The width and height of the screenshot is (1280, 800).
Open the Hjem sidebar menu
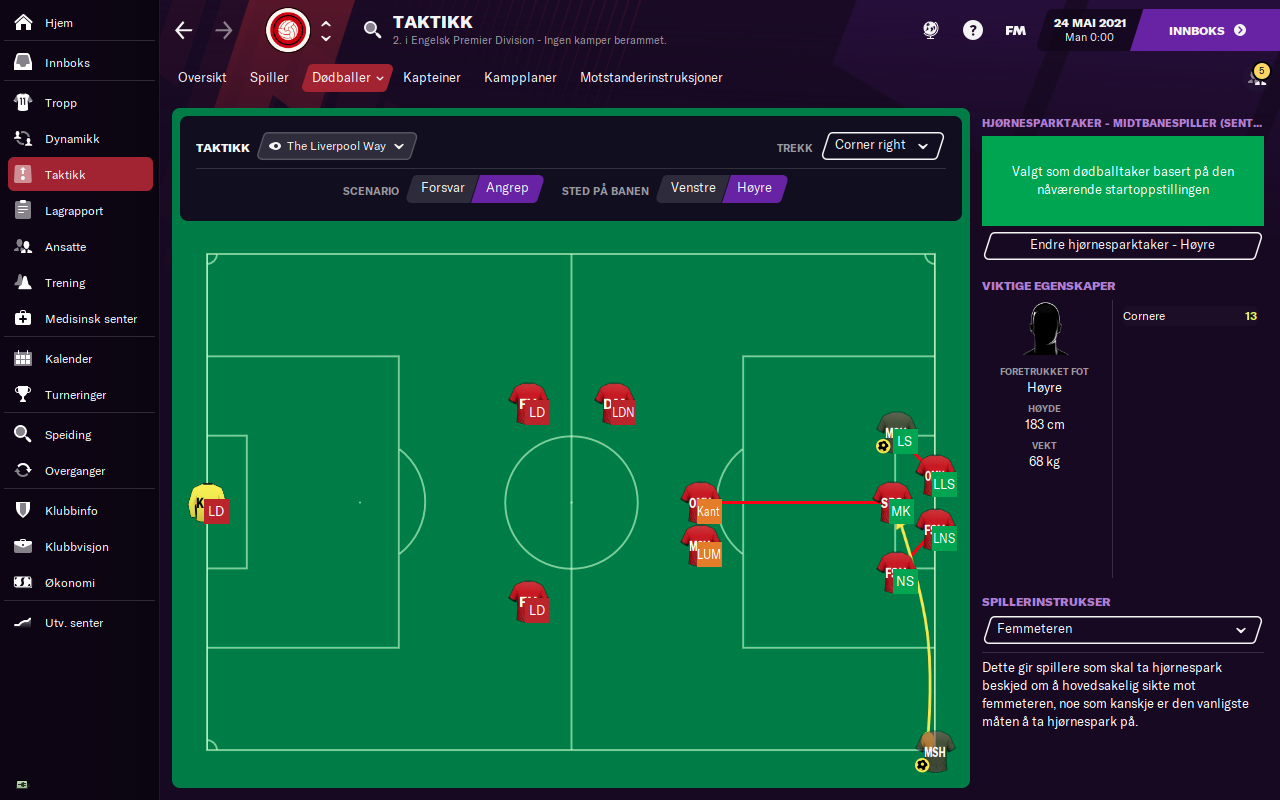pyautogui.click(x=58, y=23)
